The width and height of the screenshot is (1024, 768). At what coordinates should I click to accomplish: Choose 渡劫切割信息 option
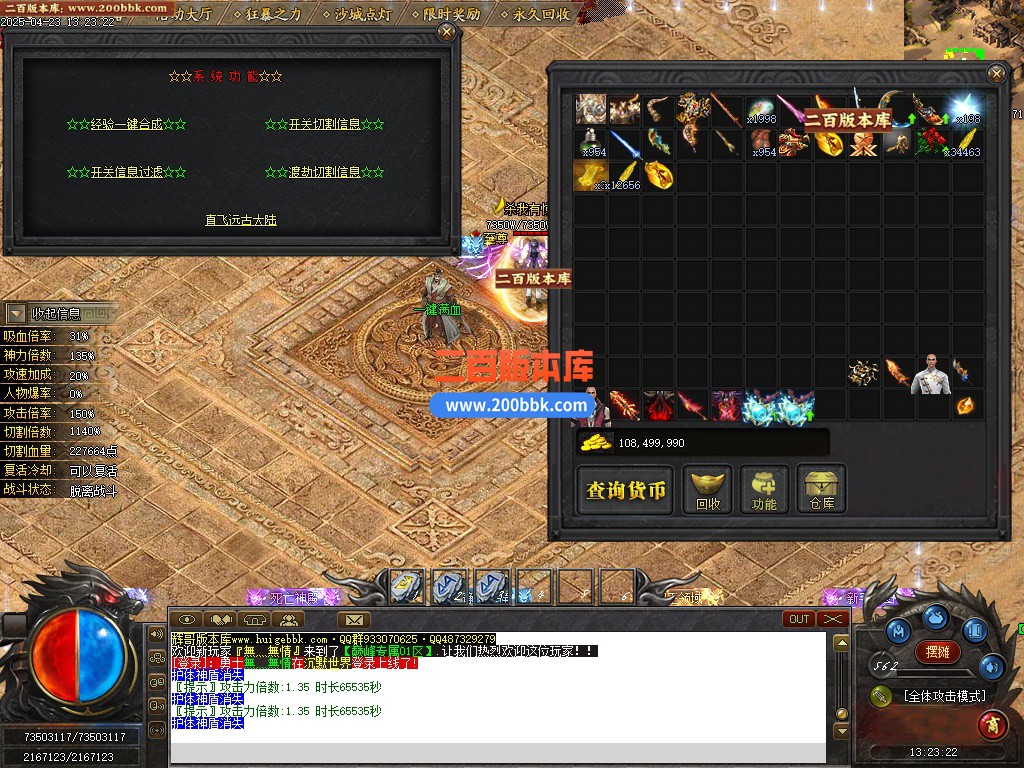point(324,172)
